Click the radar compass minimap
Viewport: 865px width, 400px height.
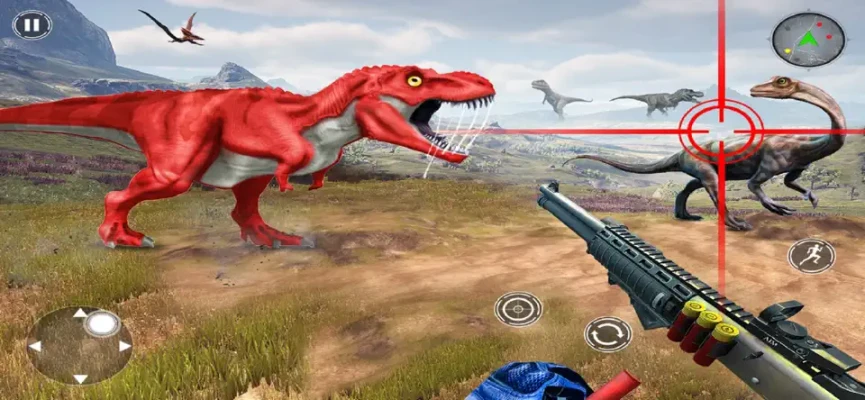(x=808, y=40)
